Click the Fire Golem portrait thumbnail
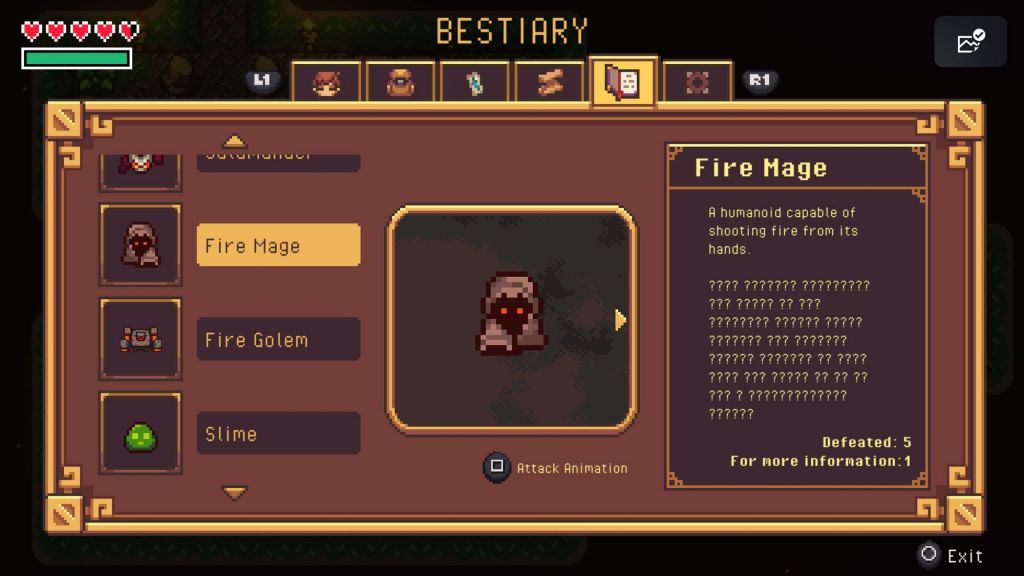This screenshot has width=1024, height=576. [x=141, y=339]
